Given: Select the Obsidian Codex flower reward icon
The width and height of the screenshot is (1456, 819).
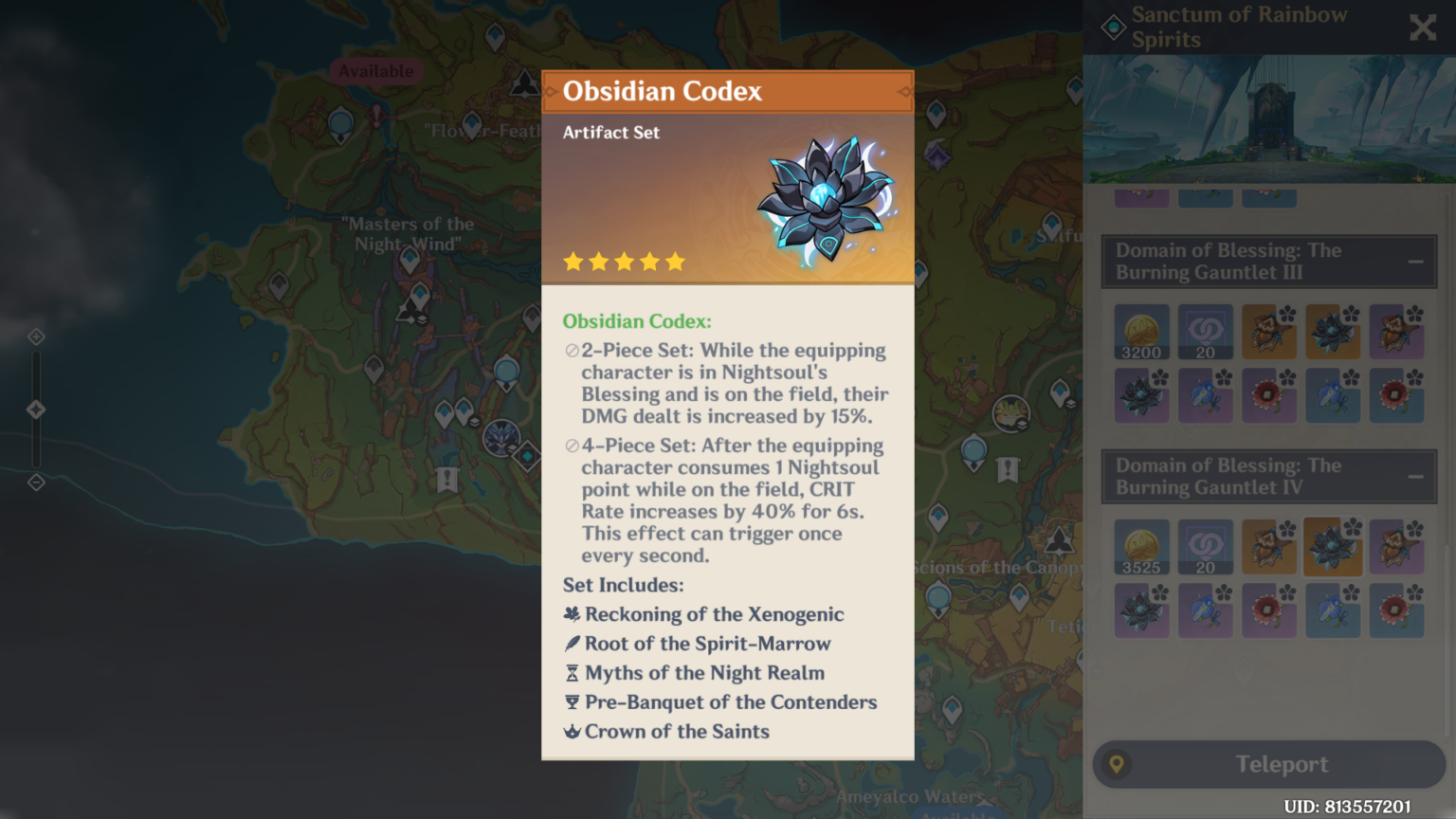Looking at the screenshot, I should (1333, 332).
